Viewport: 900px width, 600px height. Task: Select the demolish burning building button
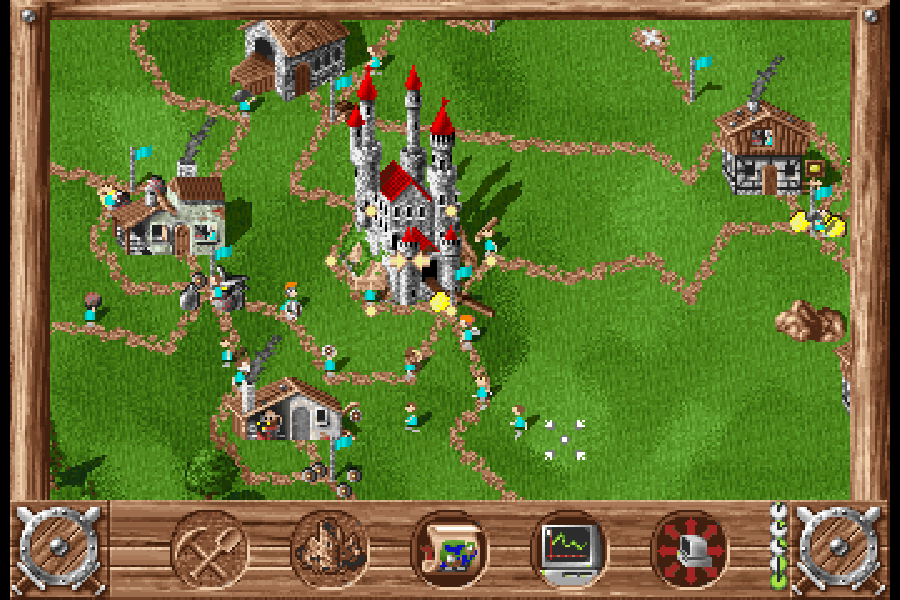click(330, 549)
